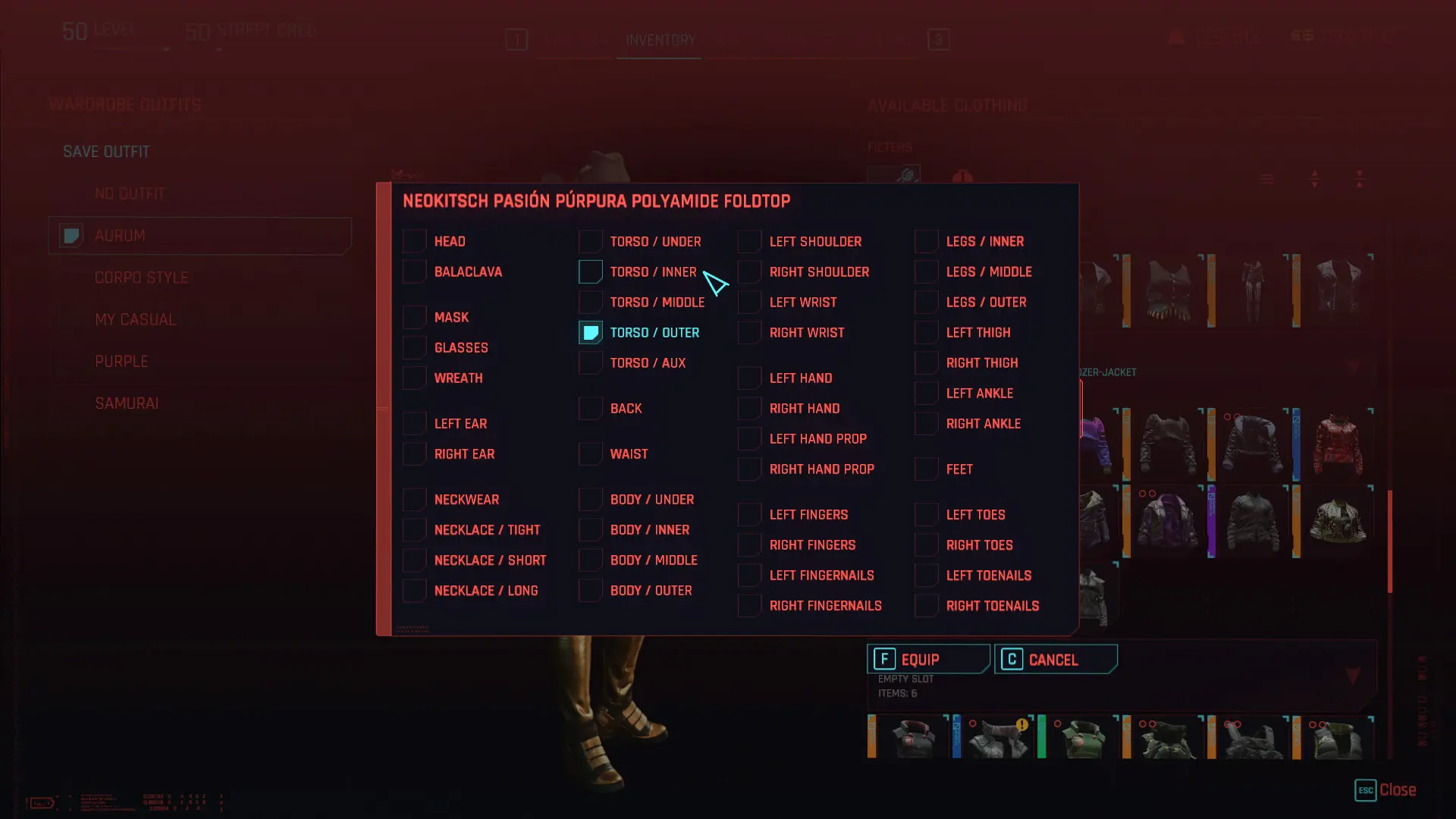Click Save Outfit
Viewport: 1456px width, 819px height.
click(106, 151)
